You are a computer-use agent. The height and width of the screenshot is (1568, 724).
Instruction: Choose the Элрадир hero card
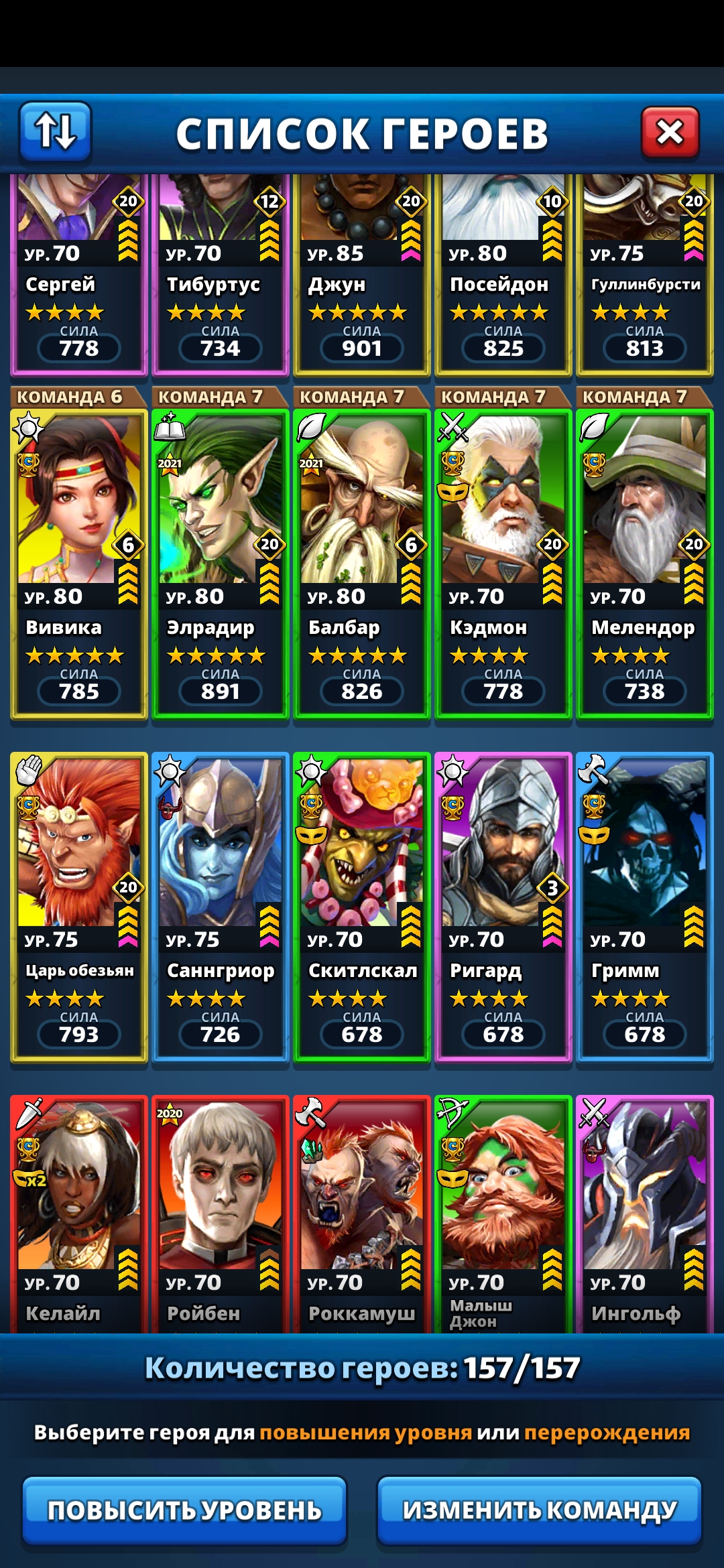click(221, 563)
